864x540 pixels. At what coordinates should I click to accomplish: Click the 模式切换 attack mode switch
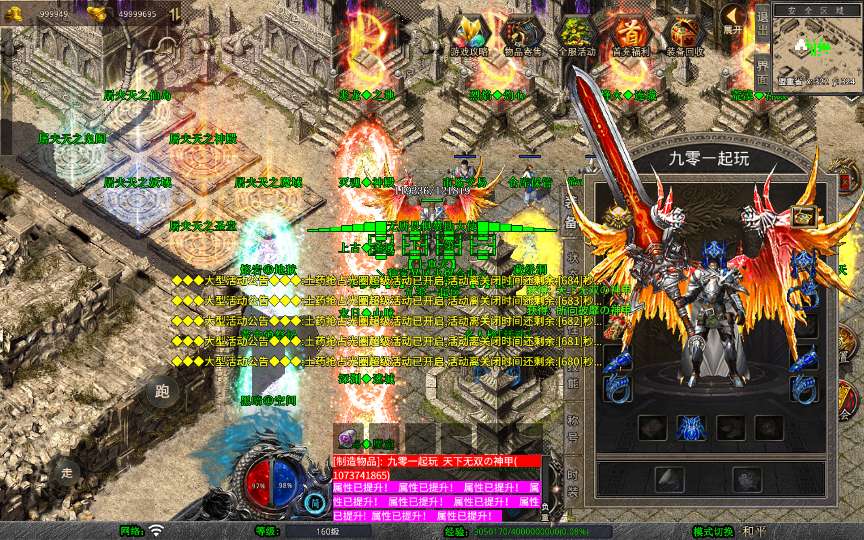click(716, 531)
